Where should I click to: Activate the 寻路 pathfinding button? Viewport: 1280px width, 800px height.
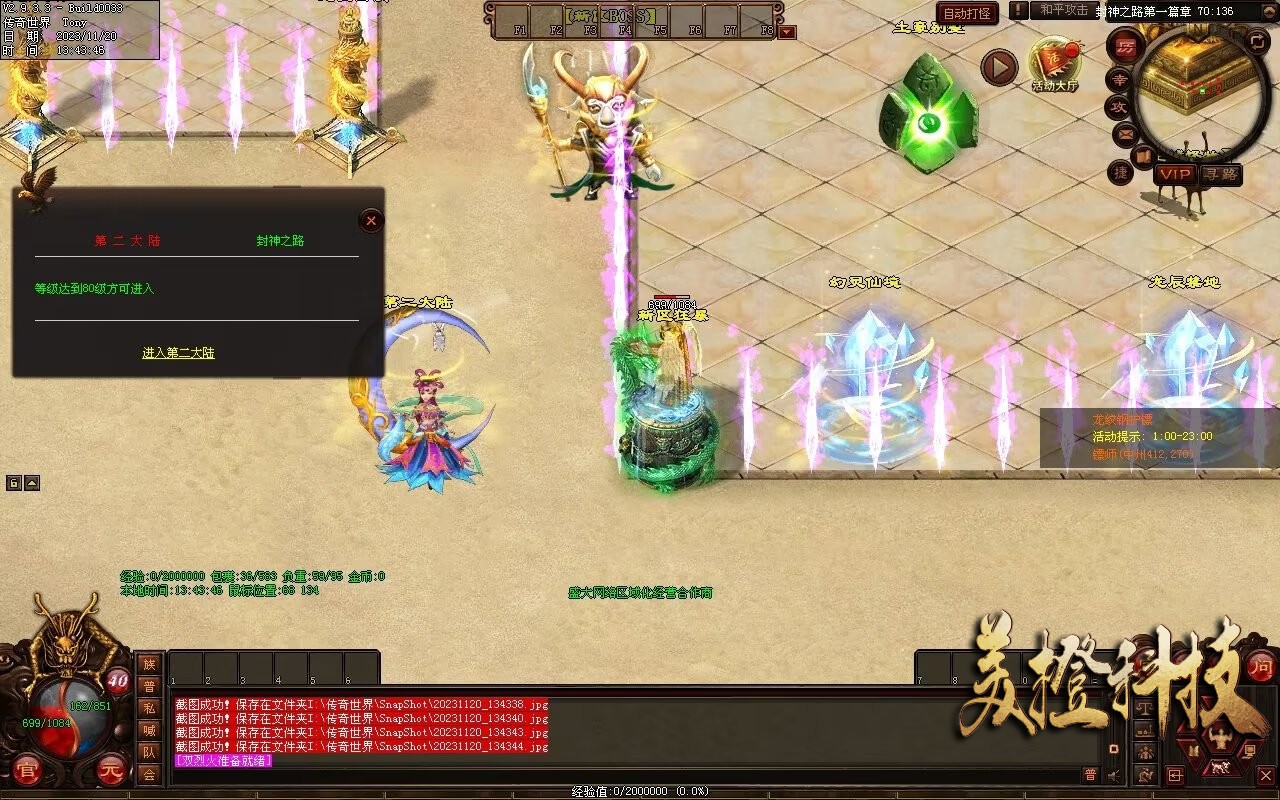[x=1220, y=174]
